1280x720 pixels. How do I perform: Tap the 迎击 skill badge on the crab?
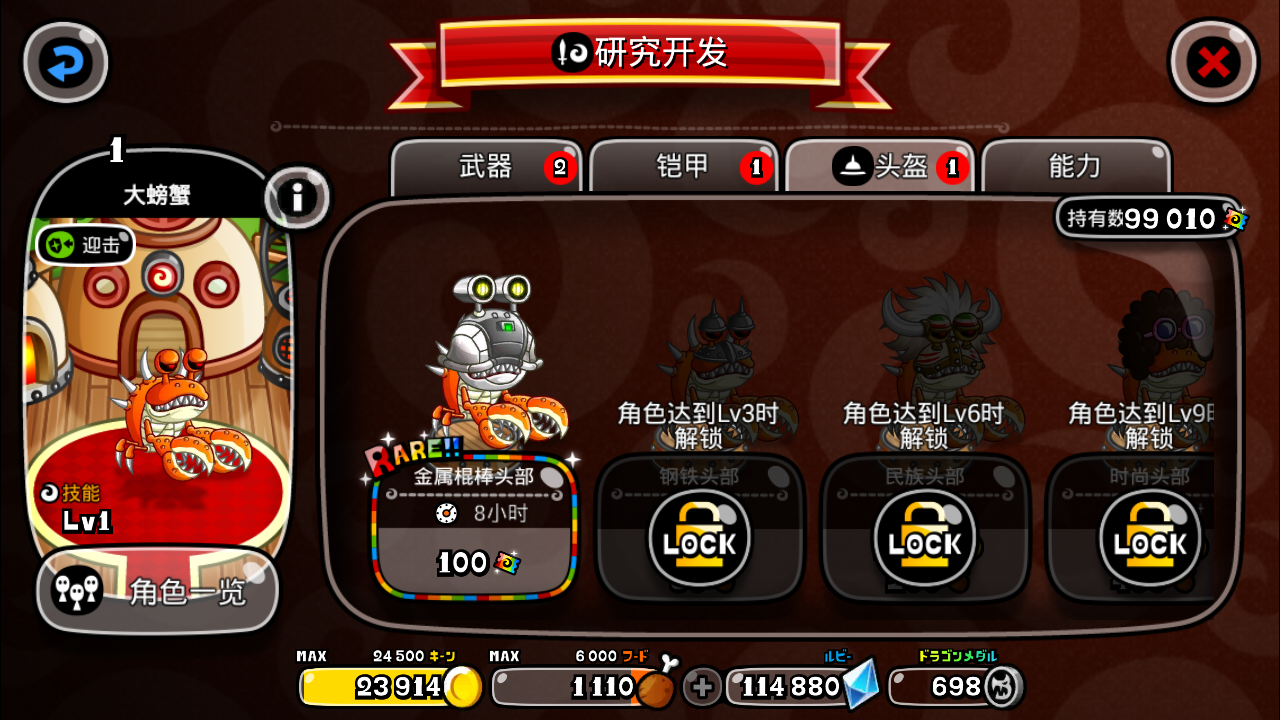(83, 243)
